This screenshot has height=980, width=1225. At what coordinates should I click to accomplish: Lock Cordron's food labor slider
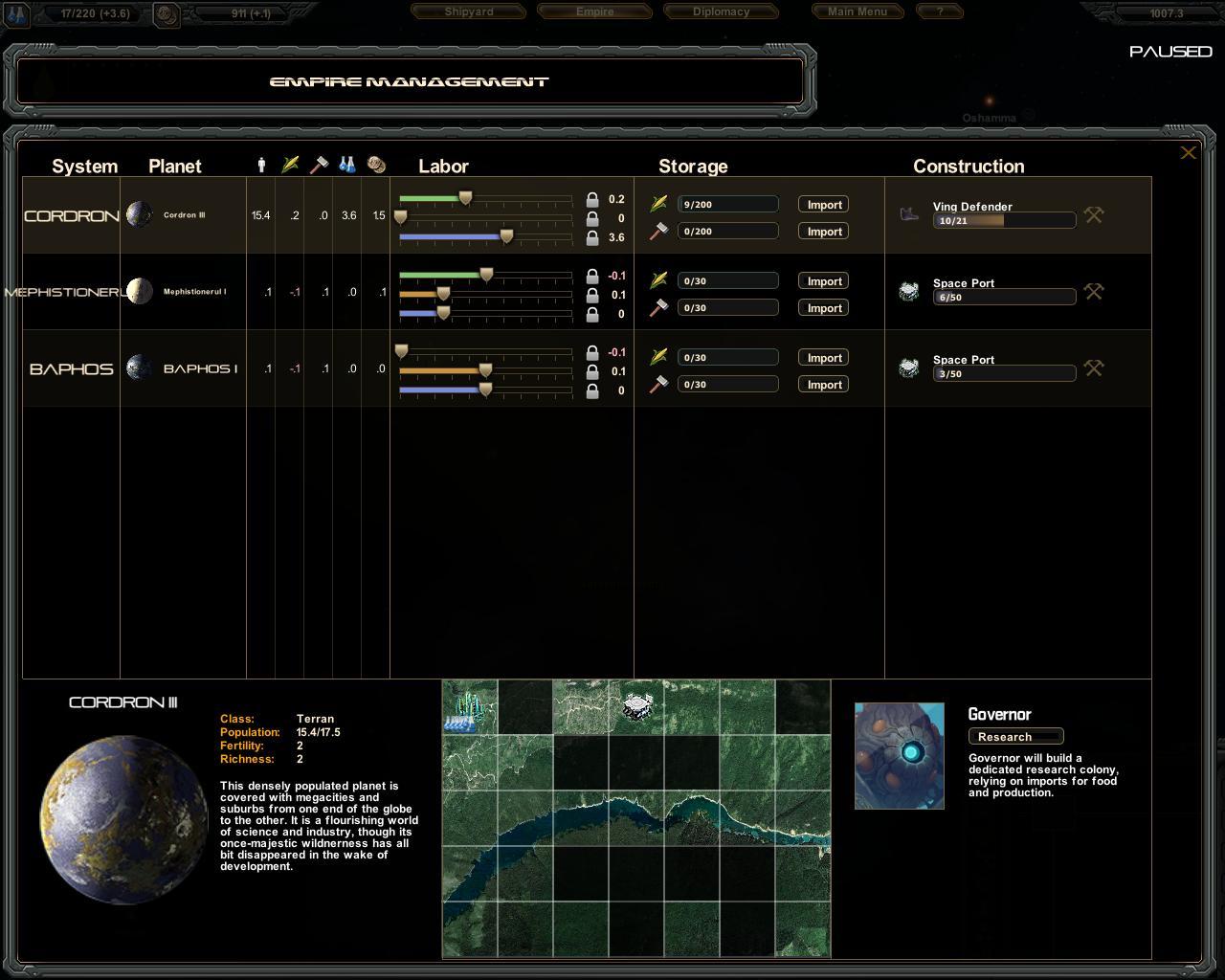pos(592,200)
